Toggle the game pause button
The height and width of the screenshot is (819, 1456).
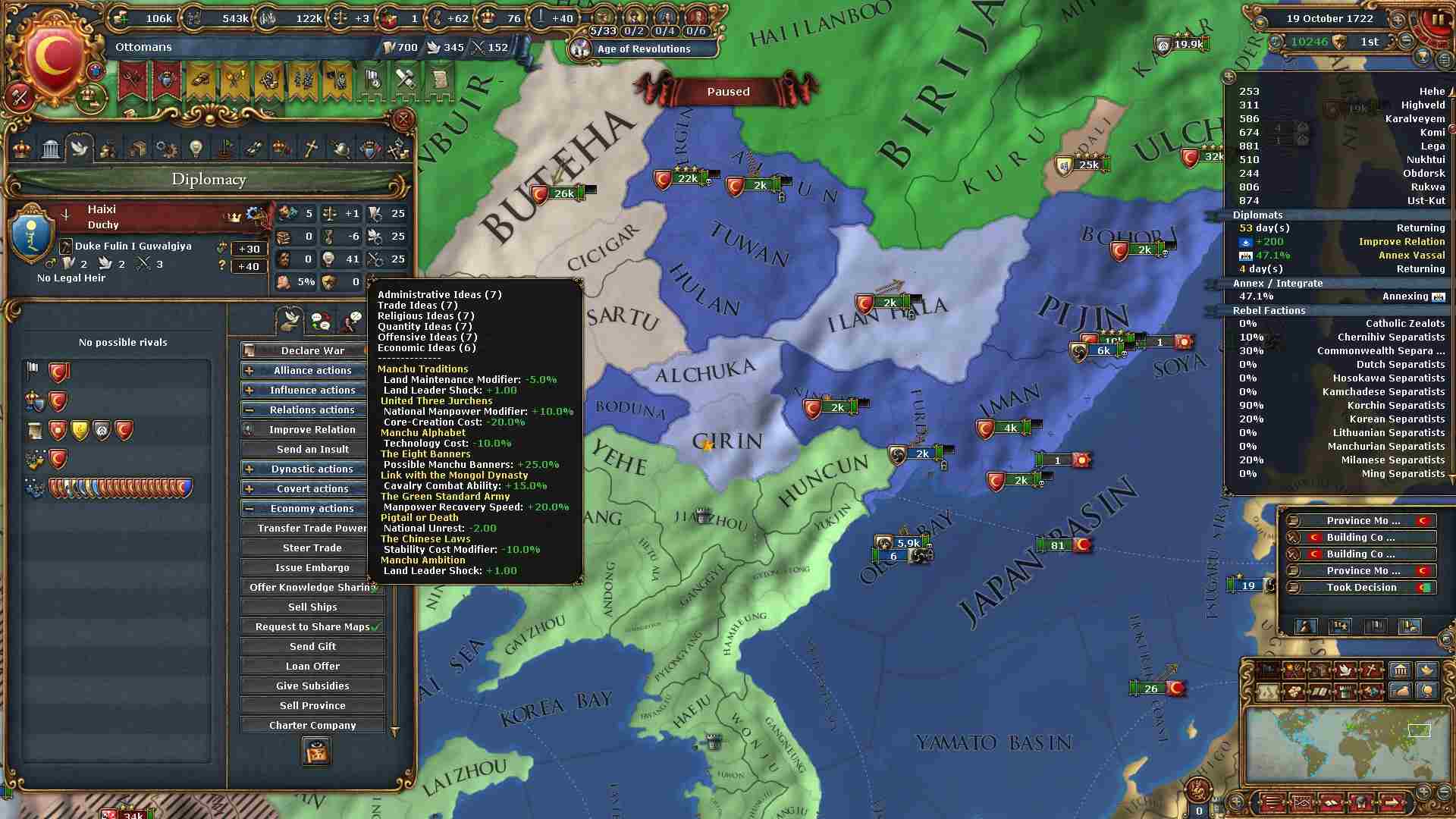1438,20
